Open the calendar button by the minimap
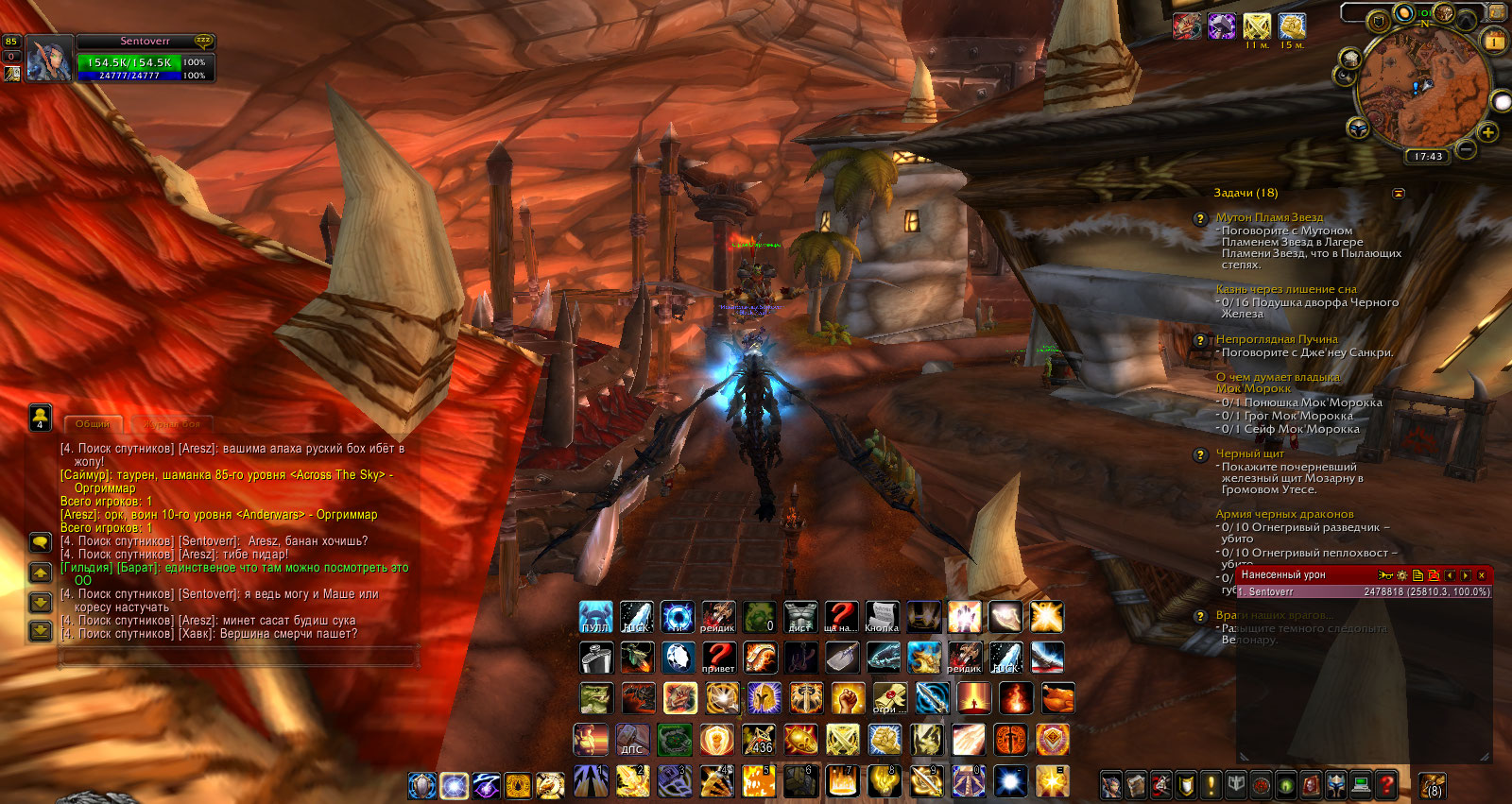The image size is (1512, 804). tap(1493, 41)
